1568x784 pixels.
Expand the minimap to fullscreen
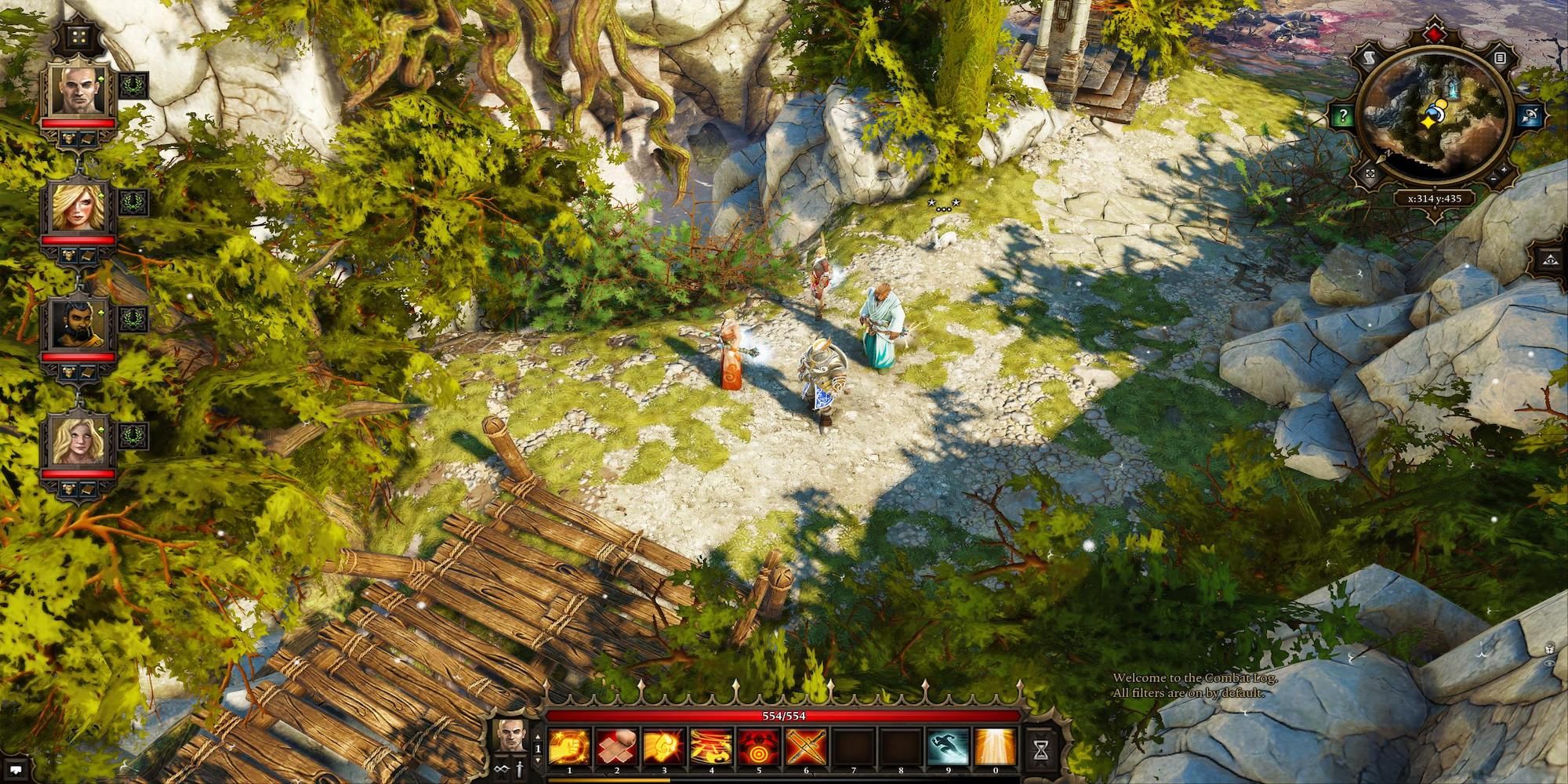tap(1370, 174)
